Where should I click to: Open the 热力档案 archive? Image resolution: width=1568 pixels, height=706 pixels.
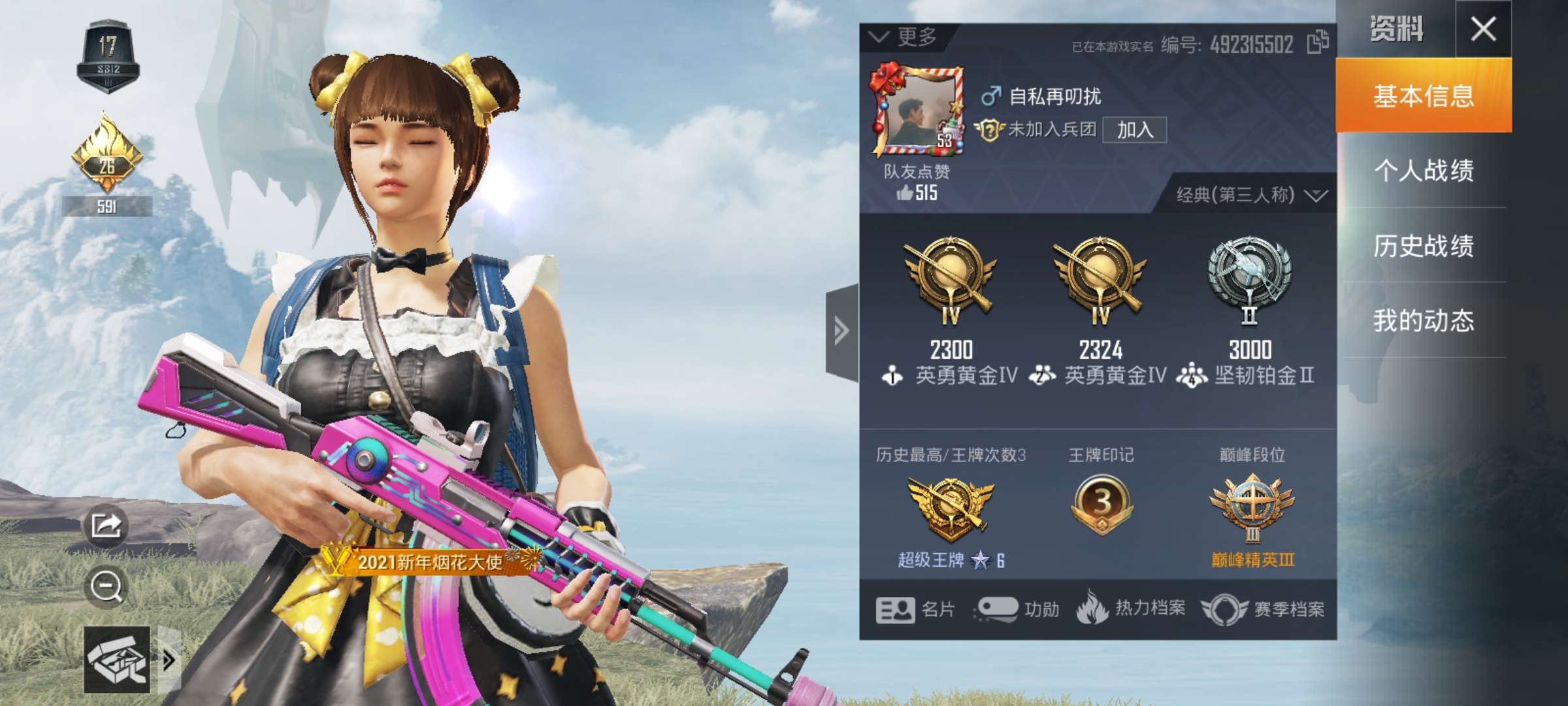coord(1132,609)
